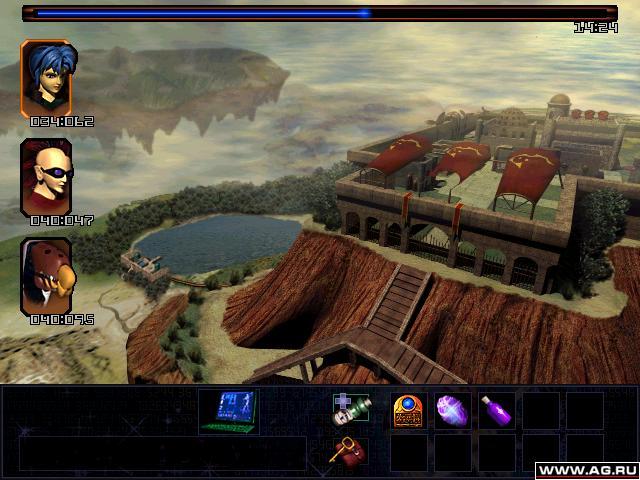Select the golden amulet with blue orb

[x=407, y=410]
